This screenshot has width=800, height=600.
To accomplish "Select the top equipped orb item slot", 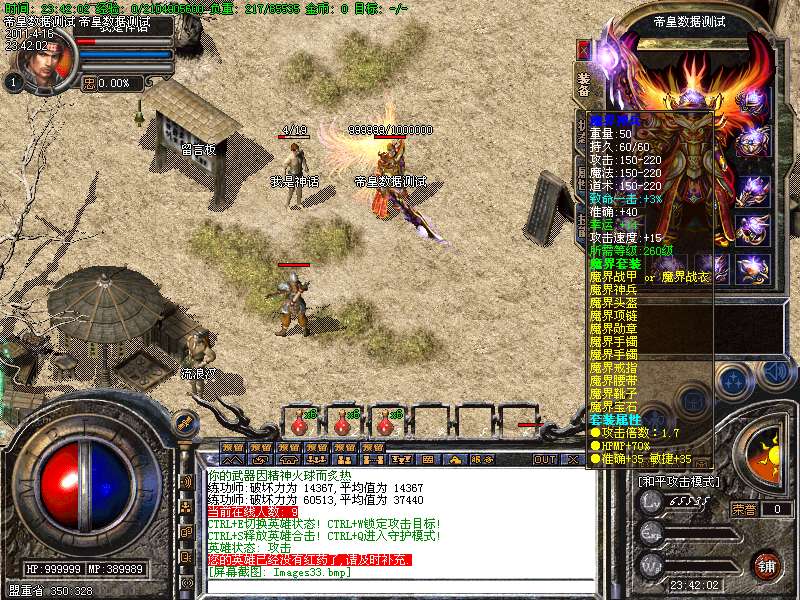I will (752, 99).
